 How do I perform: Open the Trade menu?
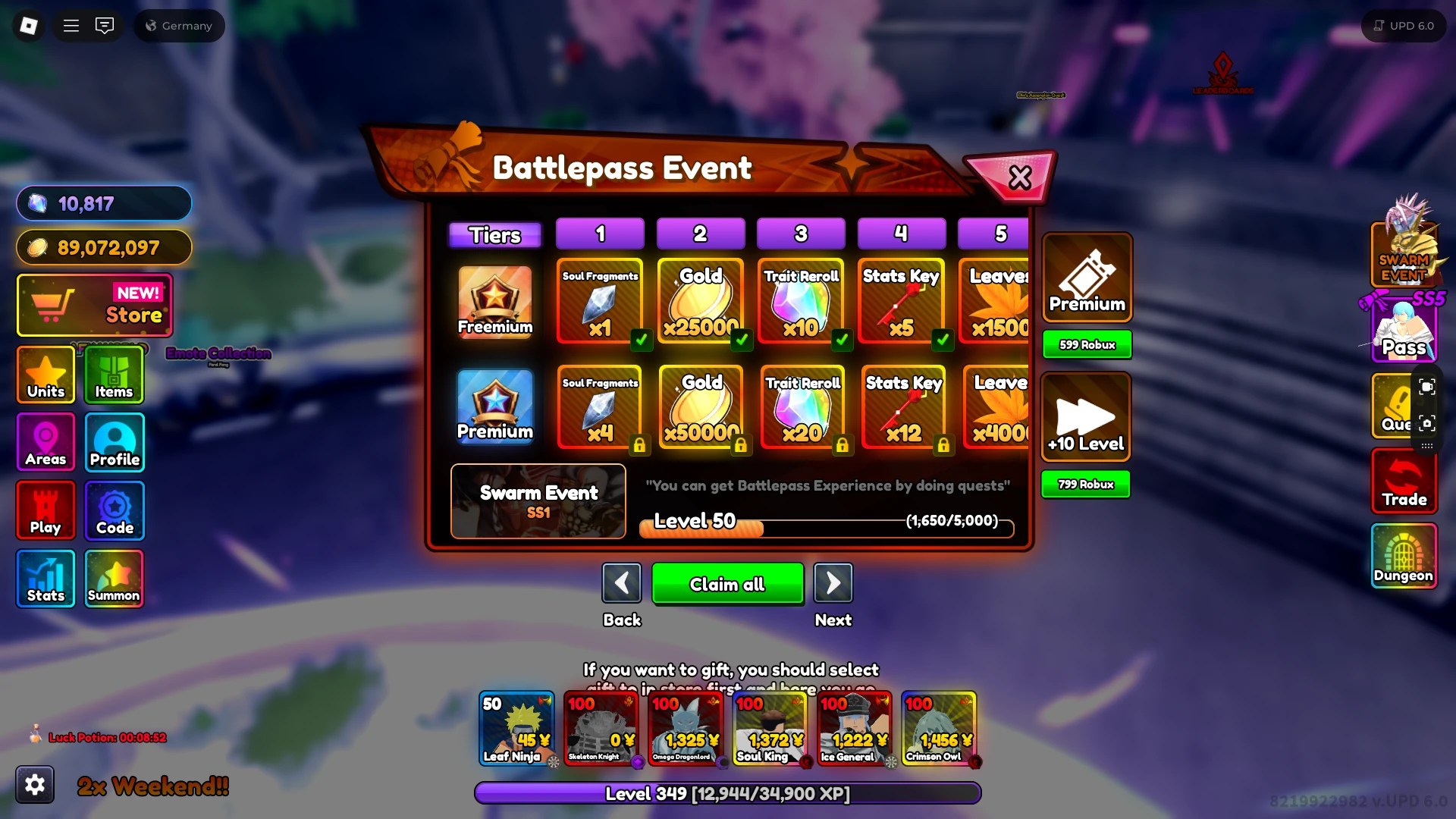1404,481
